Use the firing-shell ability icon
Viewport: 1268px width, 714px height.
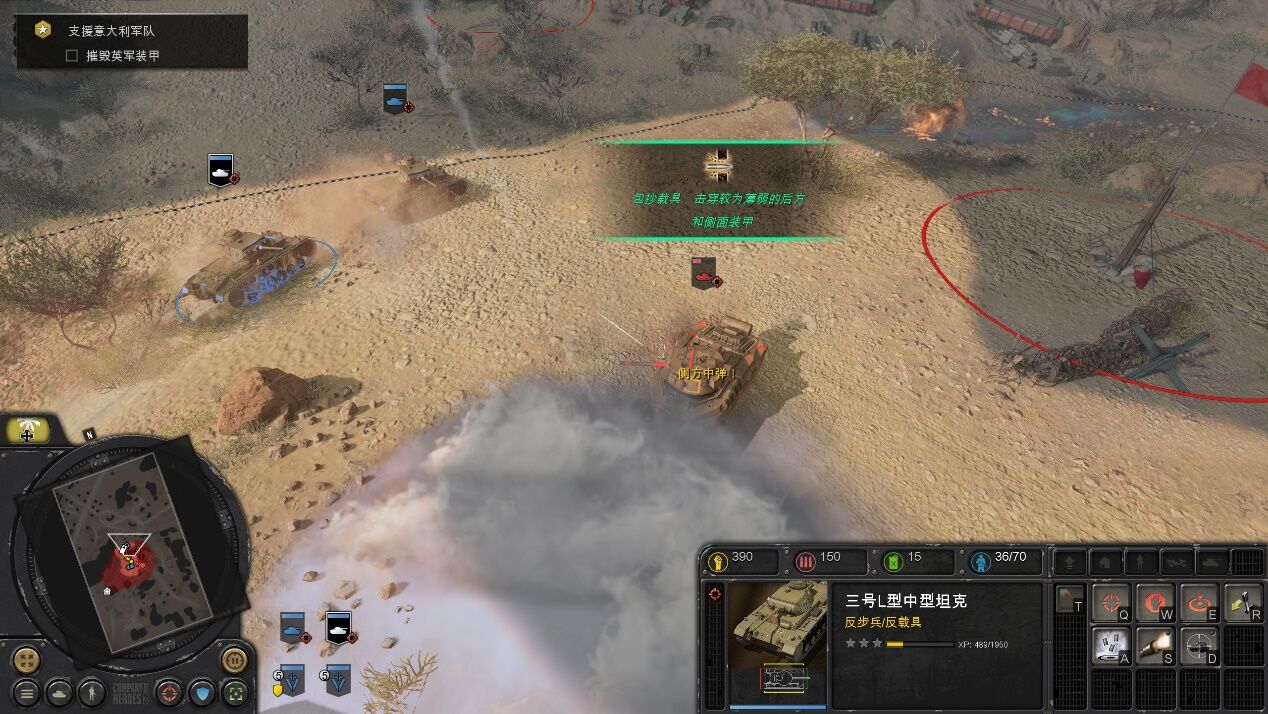click(1154, 645)
